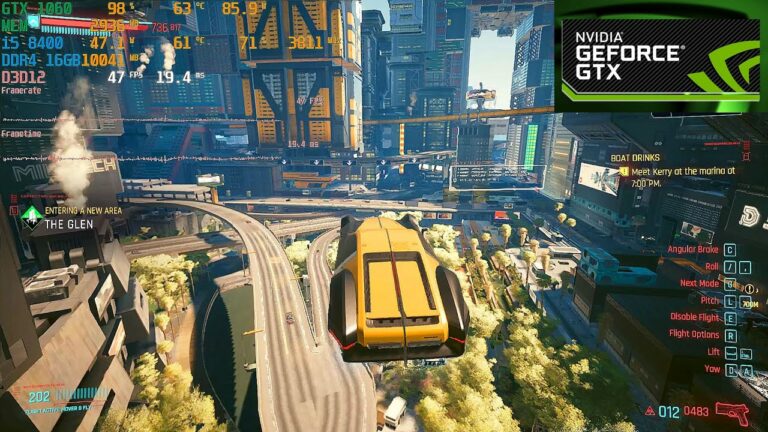The width and height of the screenshot is (768, 432).
Task: Select the Boat Drinks quest tracker
Action: click(x=682, y=164)
